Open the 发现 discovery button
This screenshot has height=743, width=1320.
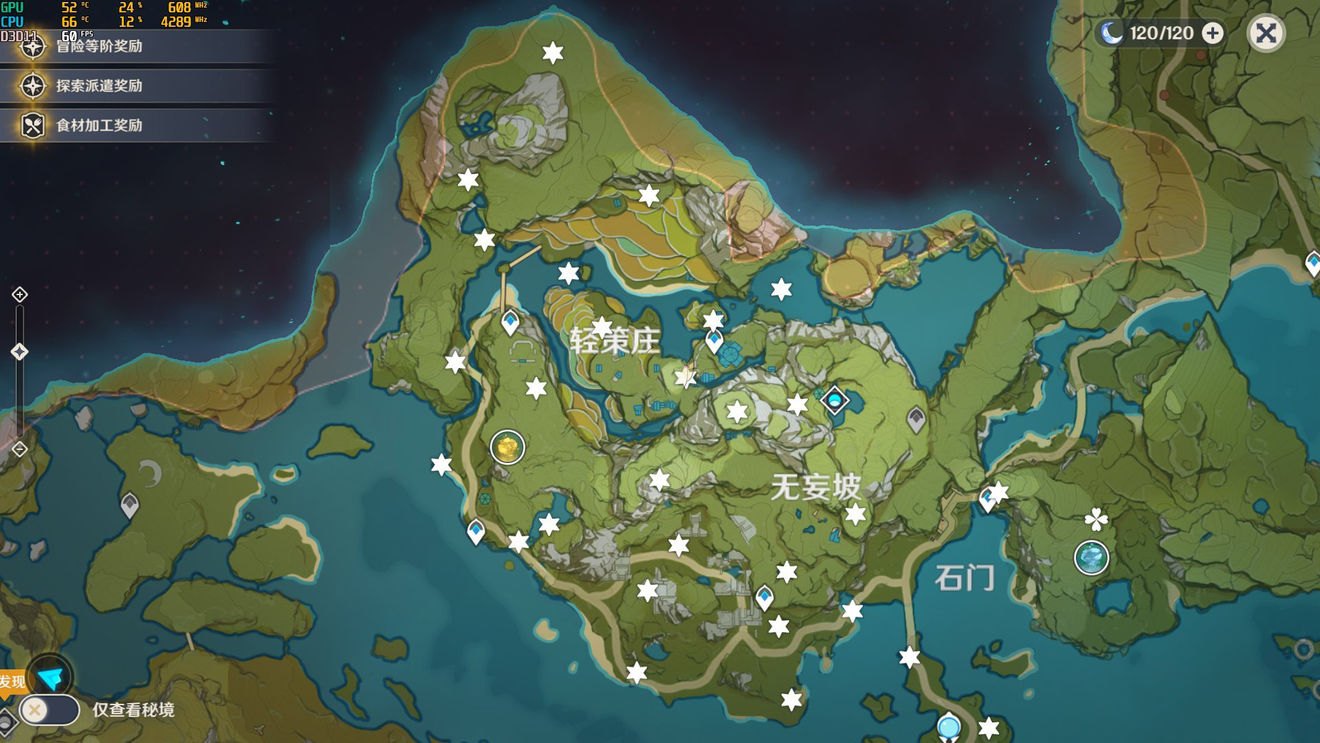[x=48, y=676]
